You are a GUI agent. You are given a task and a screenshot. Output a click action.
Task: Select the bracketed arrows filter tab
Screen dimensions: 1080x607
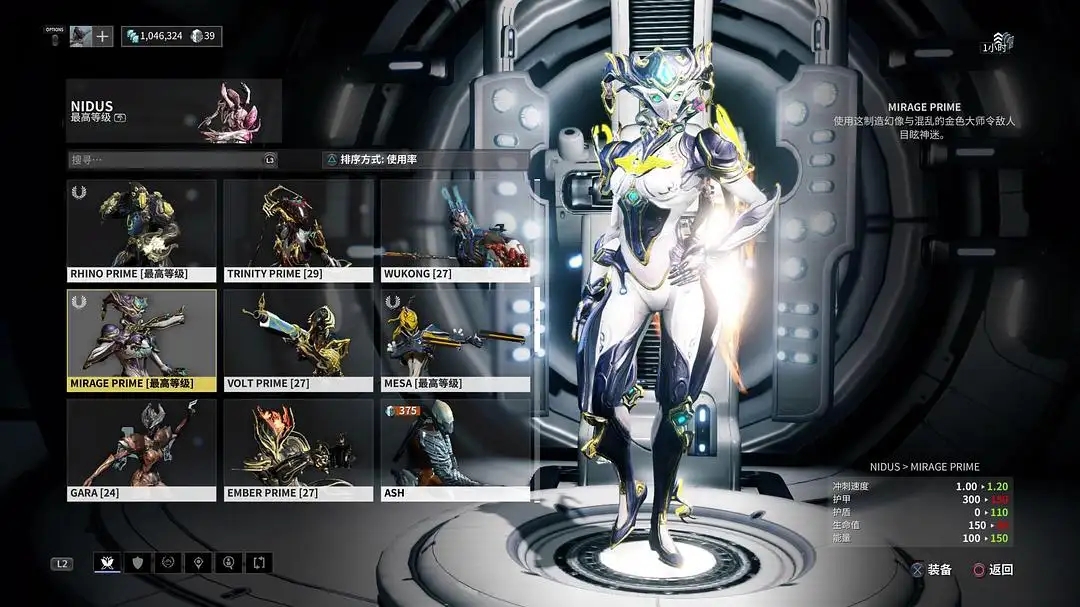[x=259, y=563]
